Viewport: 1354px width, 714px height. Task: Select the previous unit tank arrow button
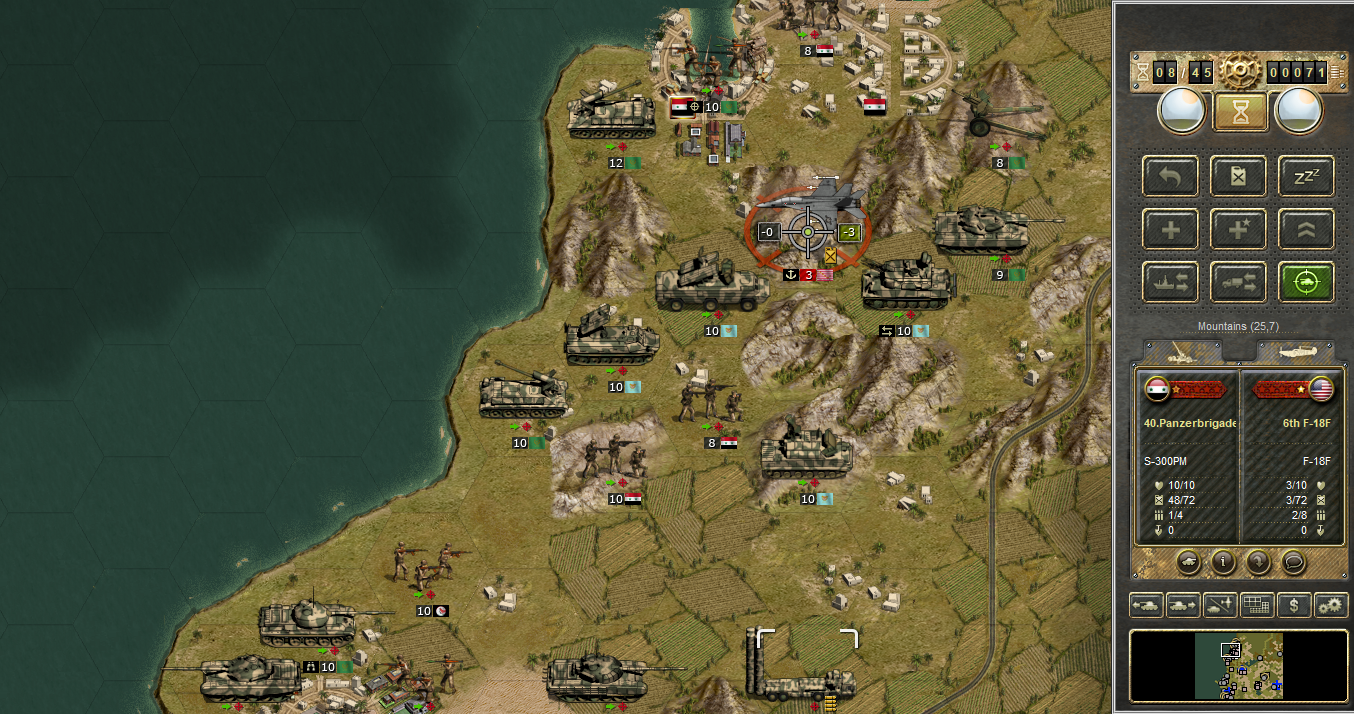pyautogui.click(x=1146, y=605)
